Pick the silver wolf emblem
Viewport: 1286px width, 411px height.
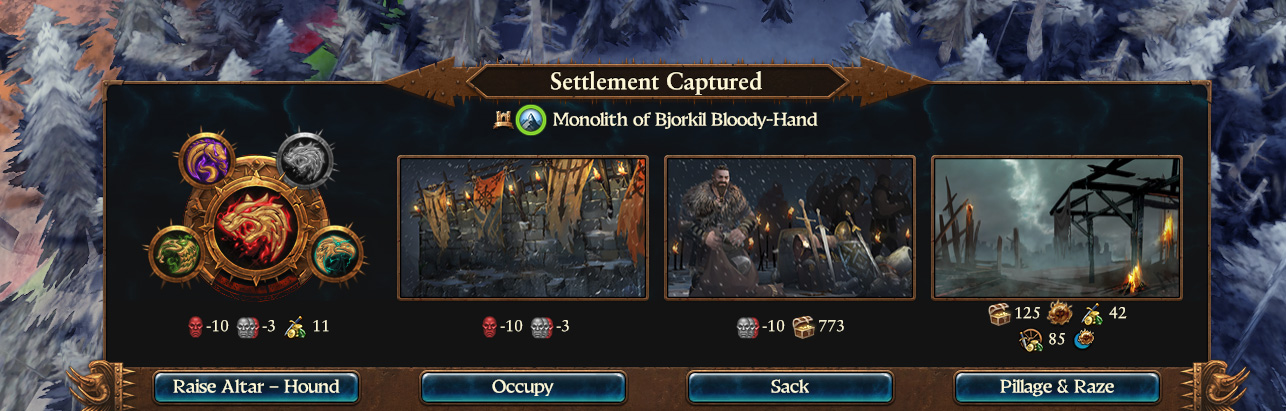tap(304, 160)
